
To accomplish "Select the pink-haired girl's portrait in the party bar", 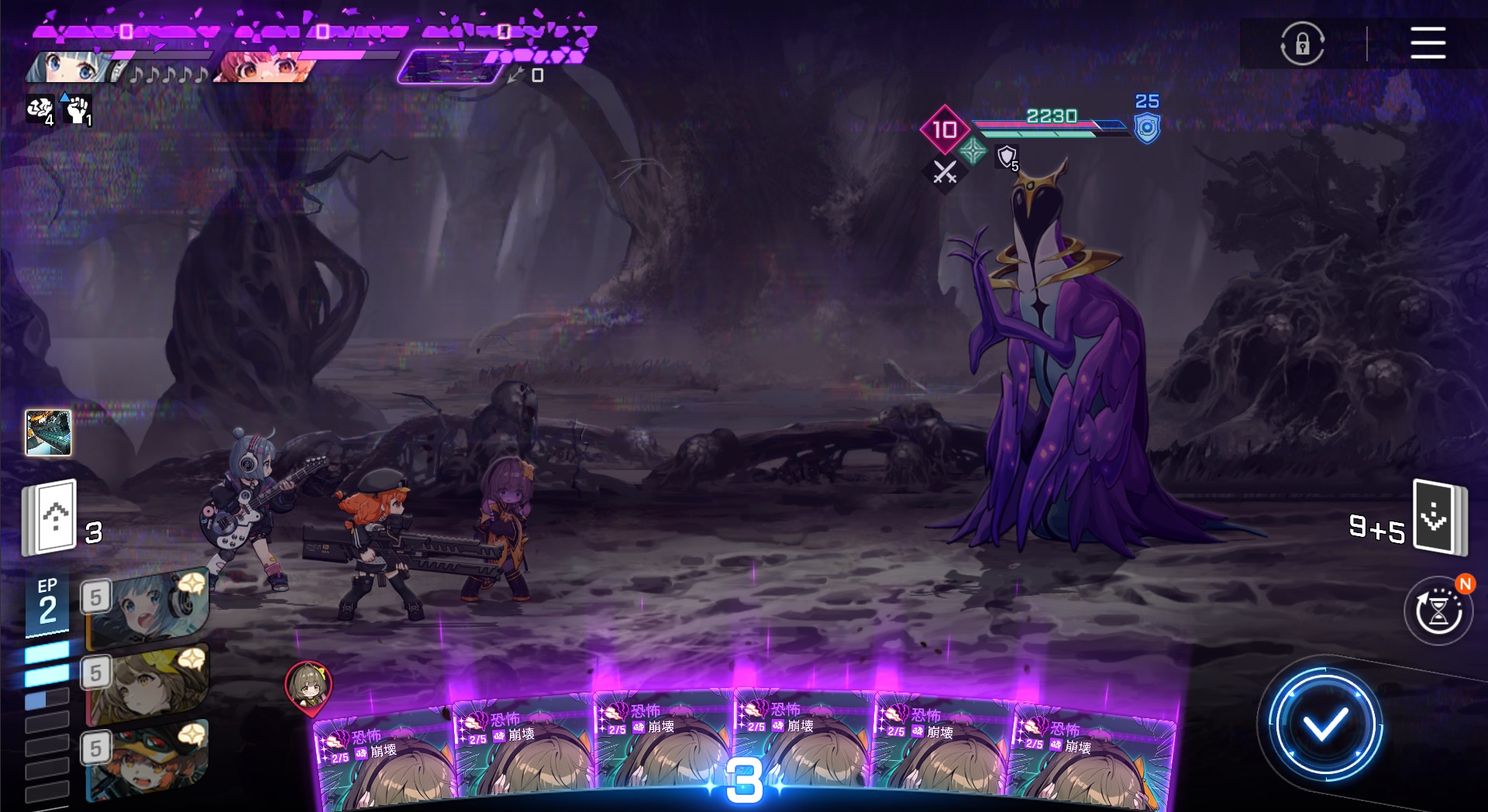I will click(x=263, y=67).
